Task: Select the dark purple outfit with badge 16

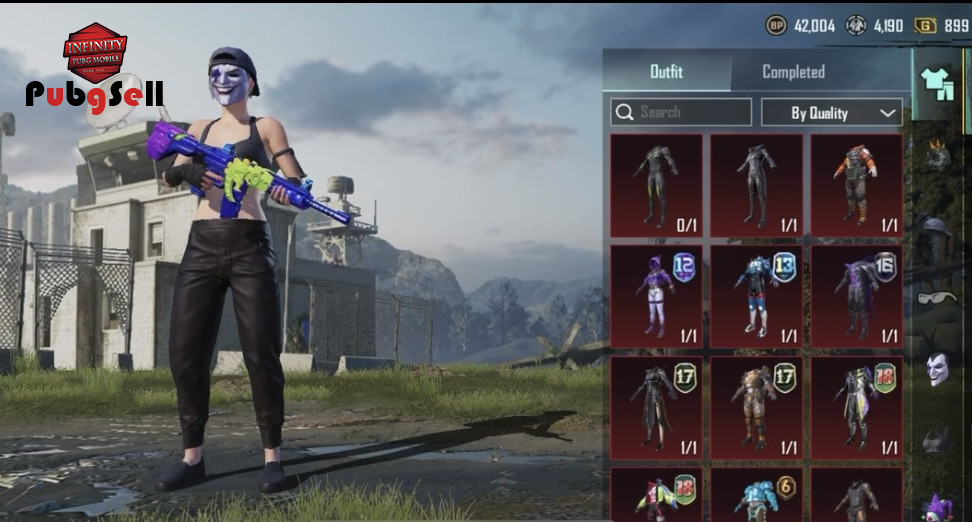Action: (856, 295)
